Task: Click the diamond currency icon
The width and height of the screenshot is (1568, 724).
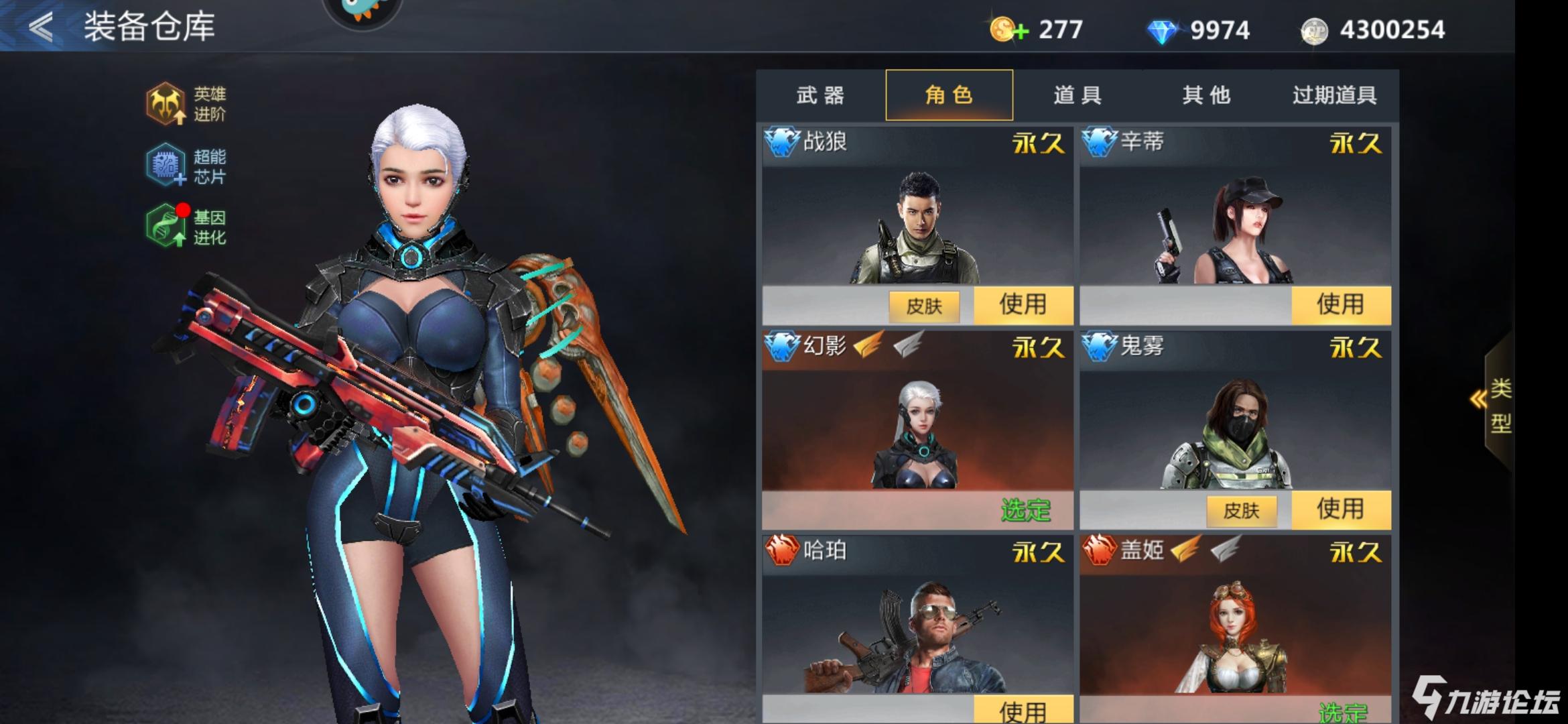Action: coord(1163,31)
